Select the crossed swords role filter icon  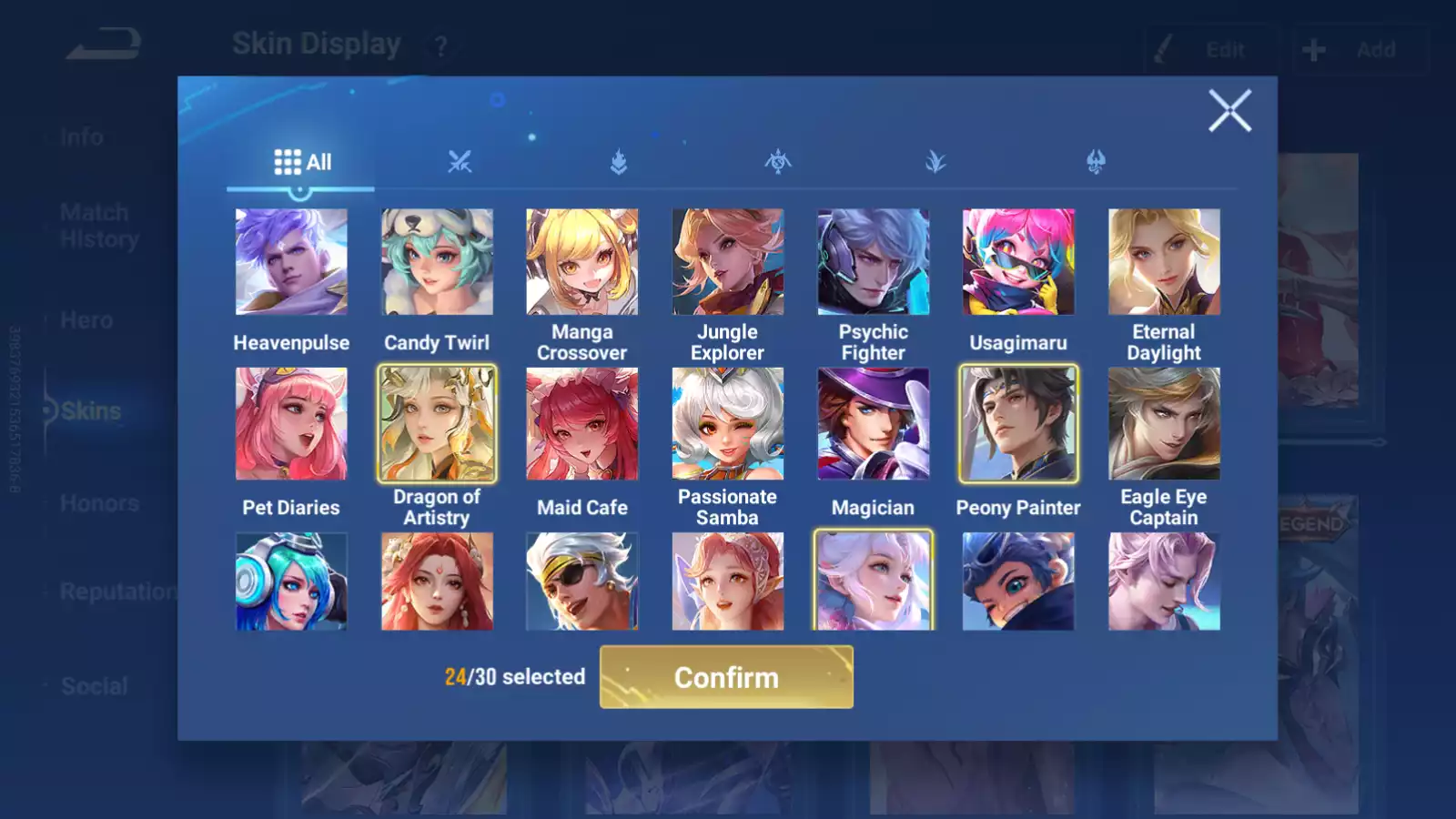click(x=462, y=164)
